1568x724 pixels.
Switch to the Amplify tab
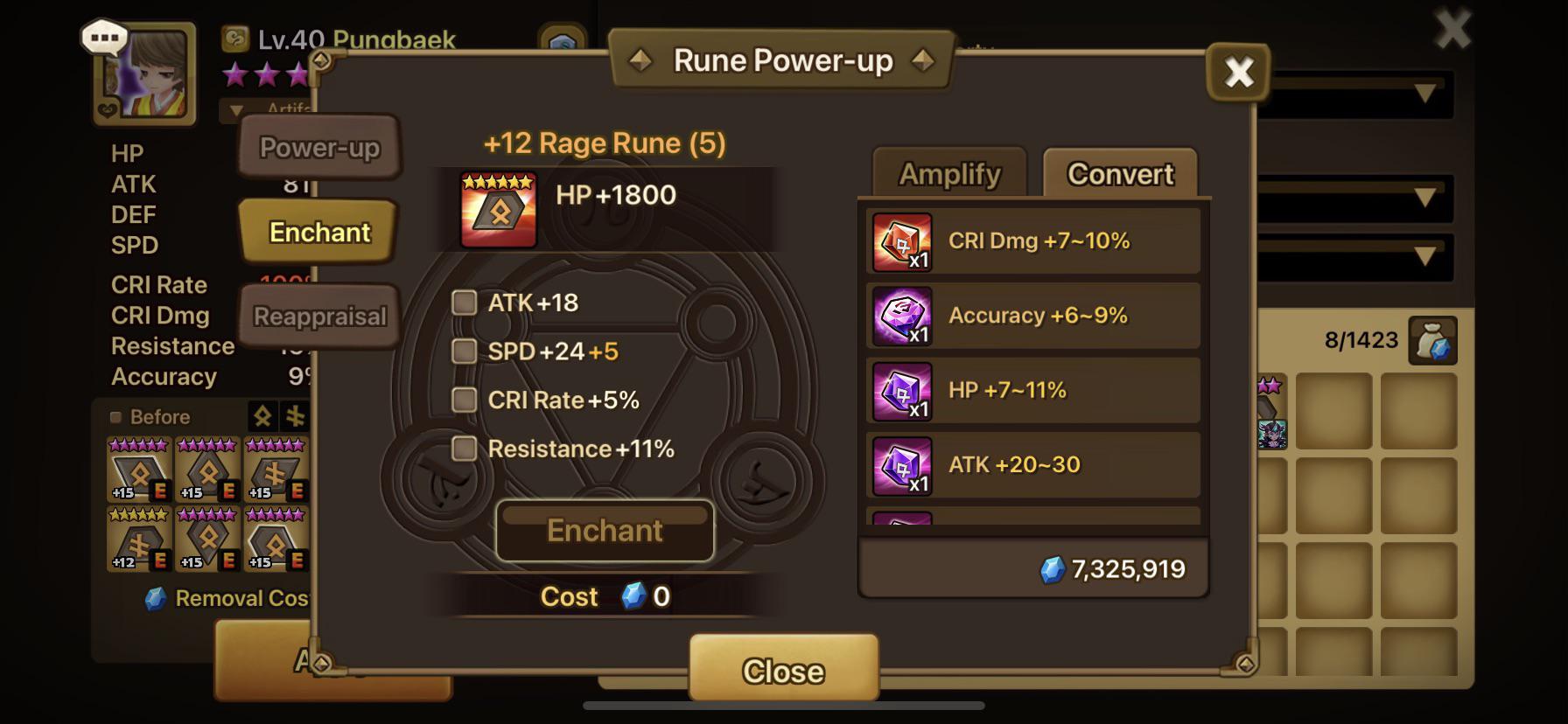point(948,174)
